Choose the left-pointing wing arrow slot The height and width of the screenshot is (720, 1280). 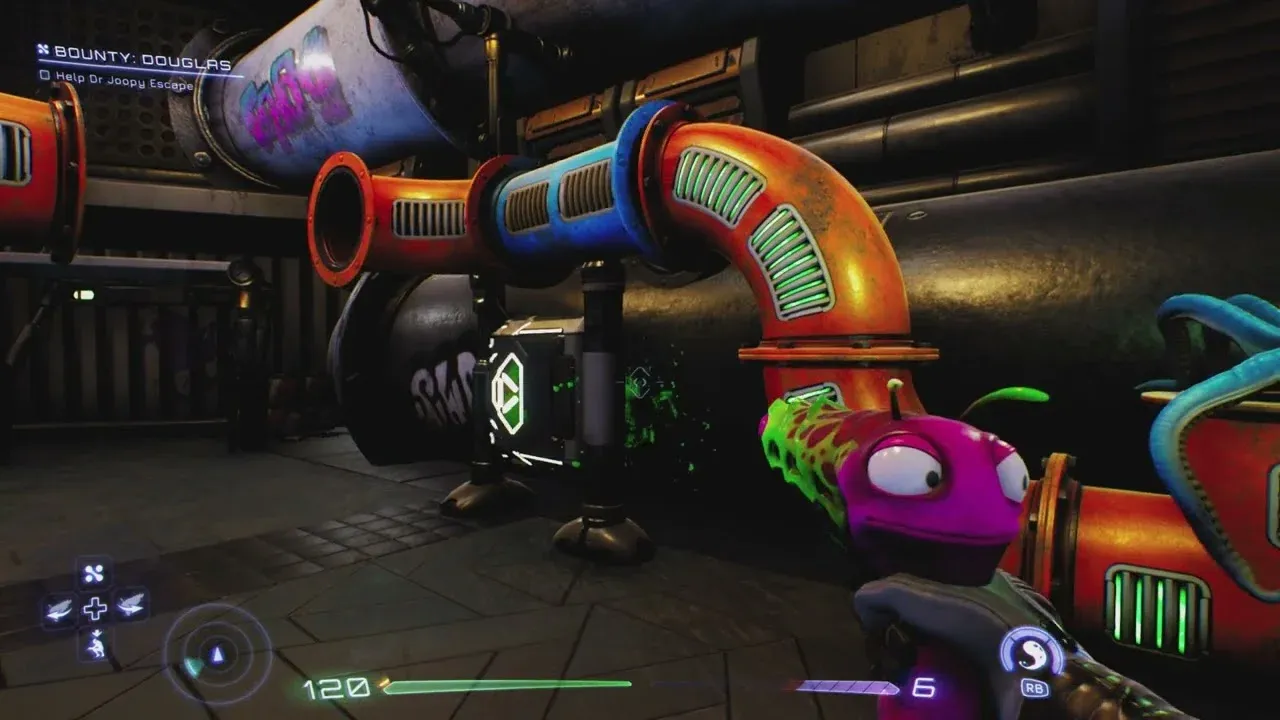(x=59, y=607)
